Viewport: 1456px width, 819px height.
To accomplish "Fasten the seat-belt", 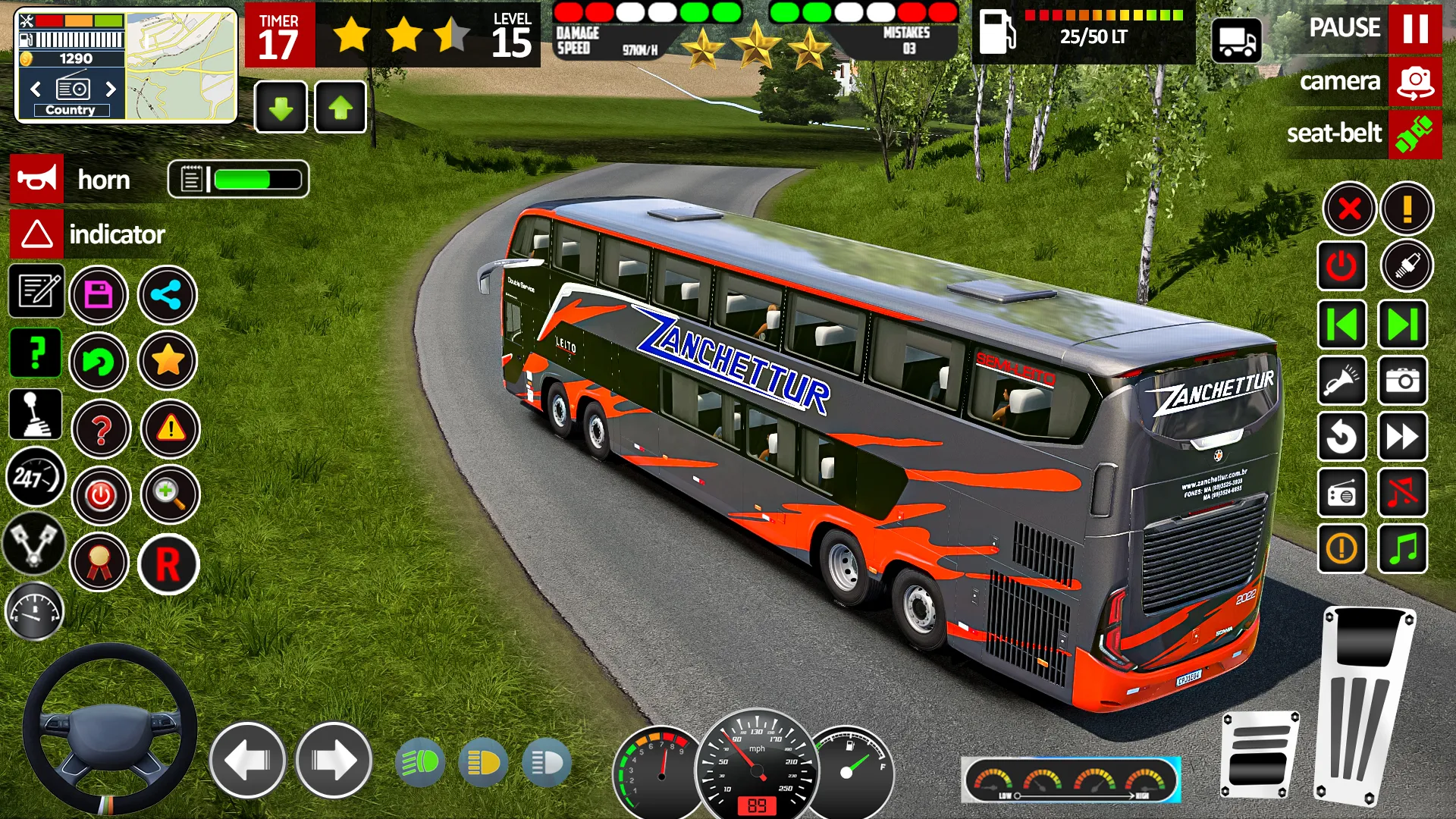I will 1417,134.
